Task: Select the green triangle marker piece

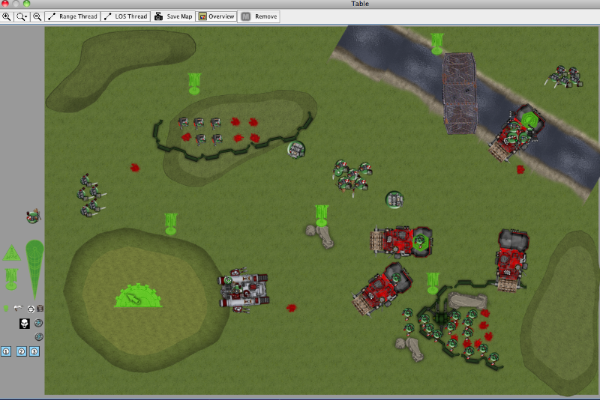Action: [x=12, y=253]
